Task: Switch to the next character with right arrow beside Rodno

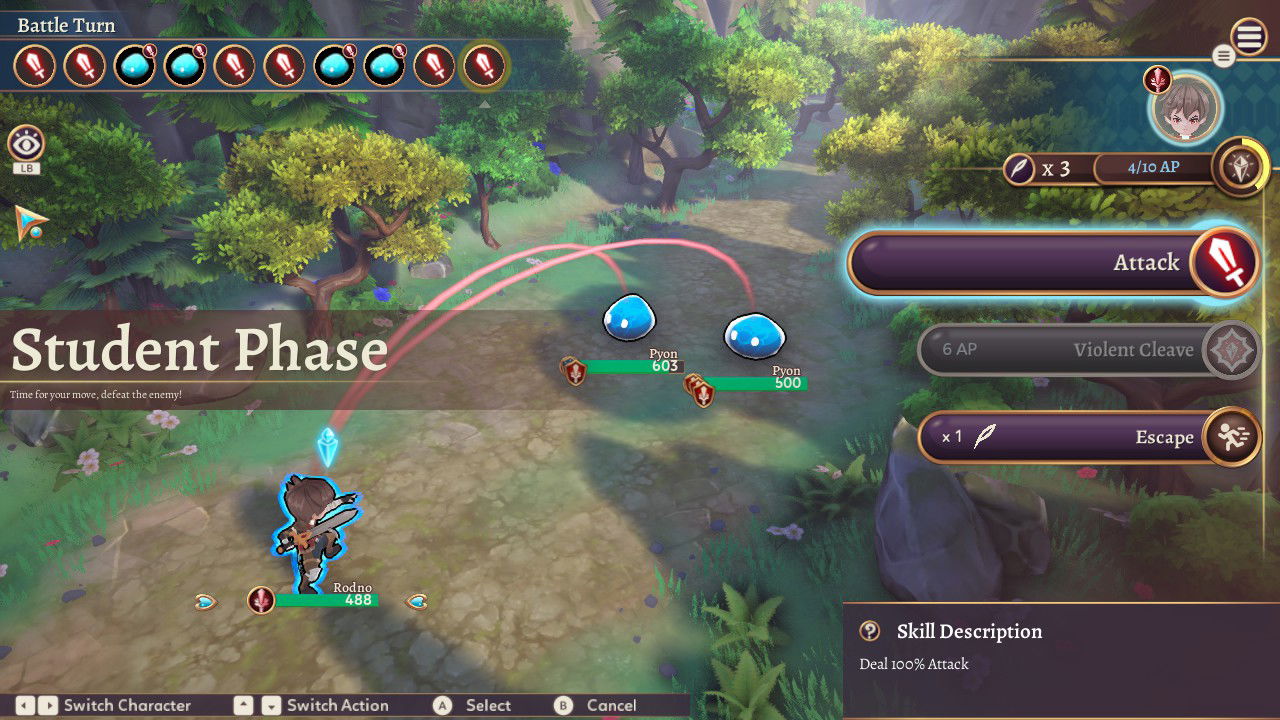Action: (416, 601)
